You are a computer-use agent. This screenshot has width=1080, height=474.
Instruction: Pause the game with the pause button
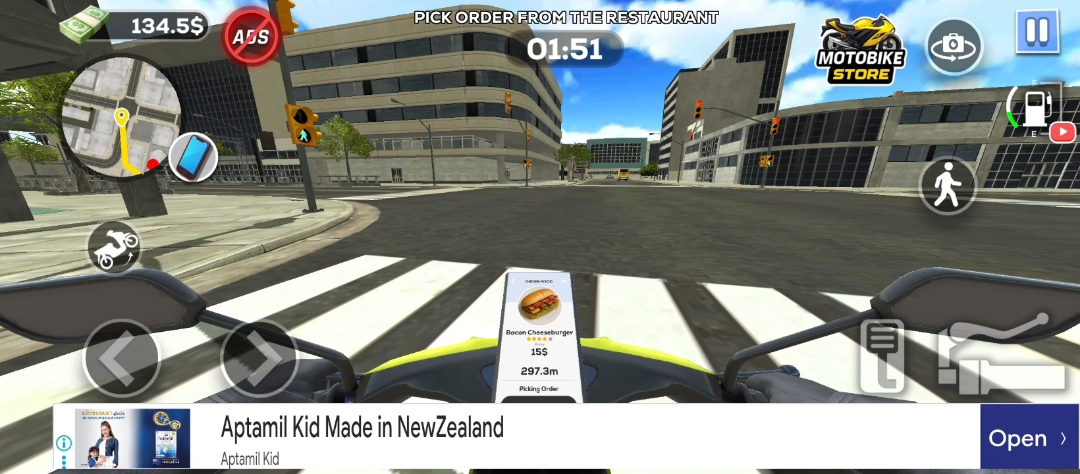click(x=1037, y=31)
